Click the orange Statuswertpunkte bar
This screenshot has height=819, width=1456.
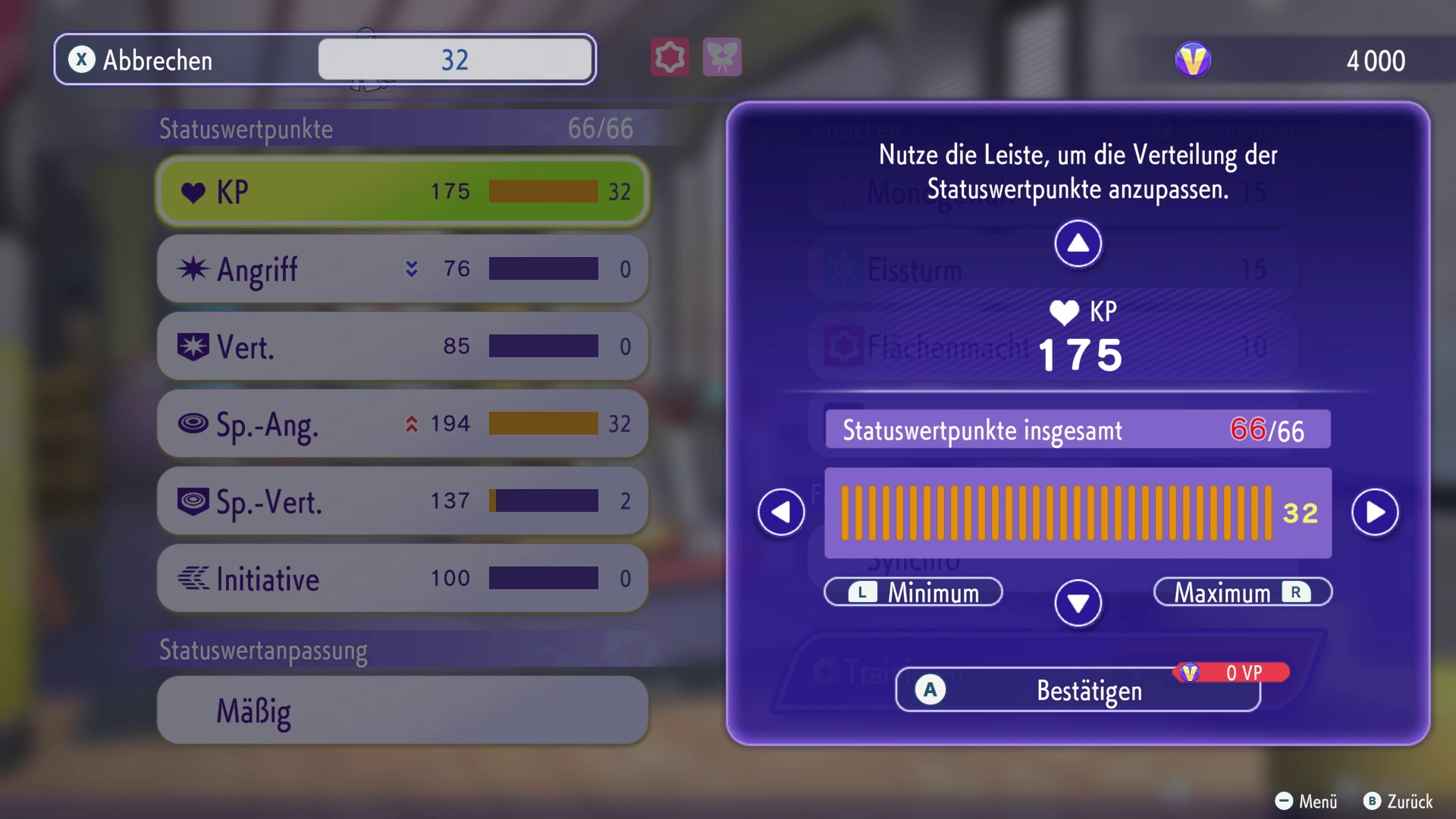[1058, 512]
